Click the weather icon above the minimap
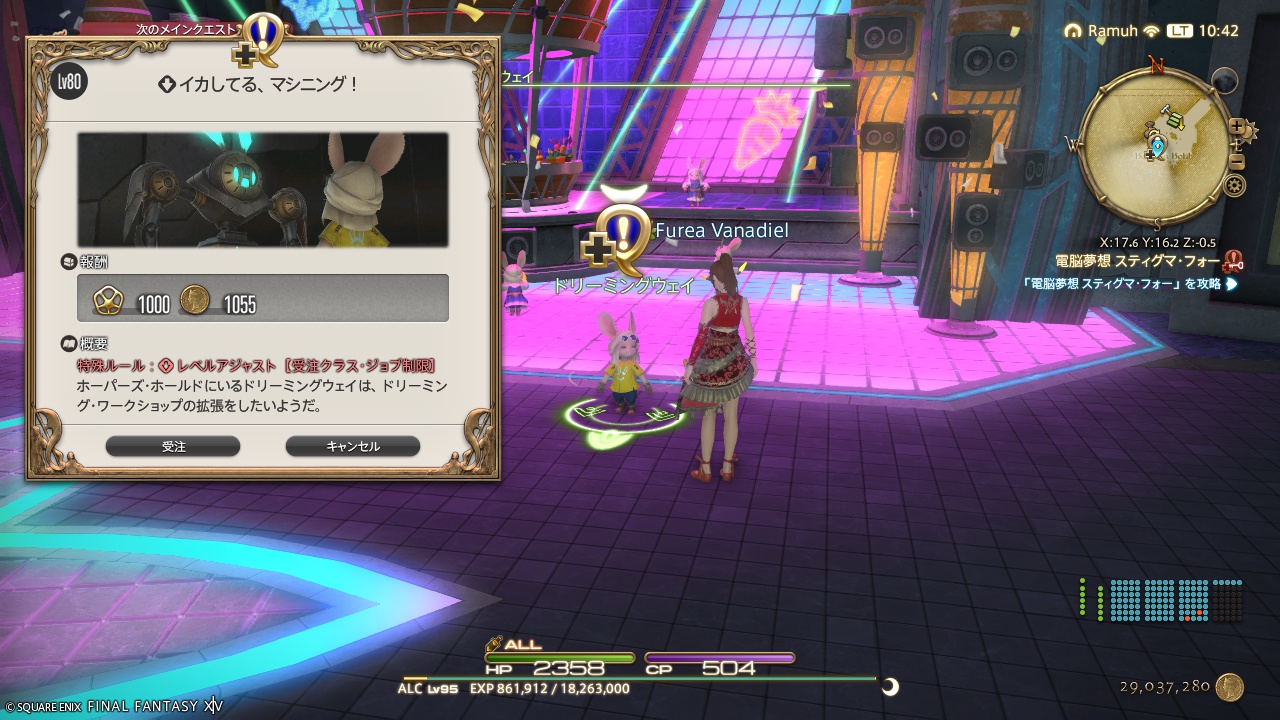Screen dimensions: 1280x720 (1223, 80)
